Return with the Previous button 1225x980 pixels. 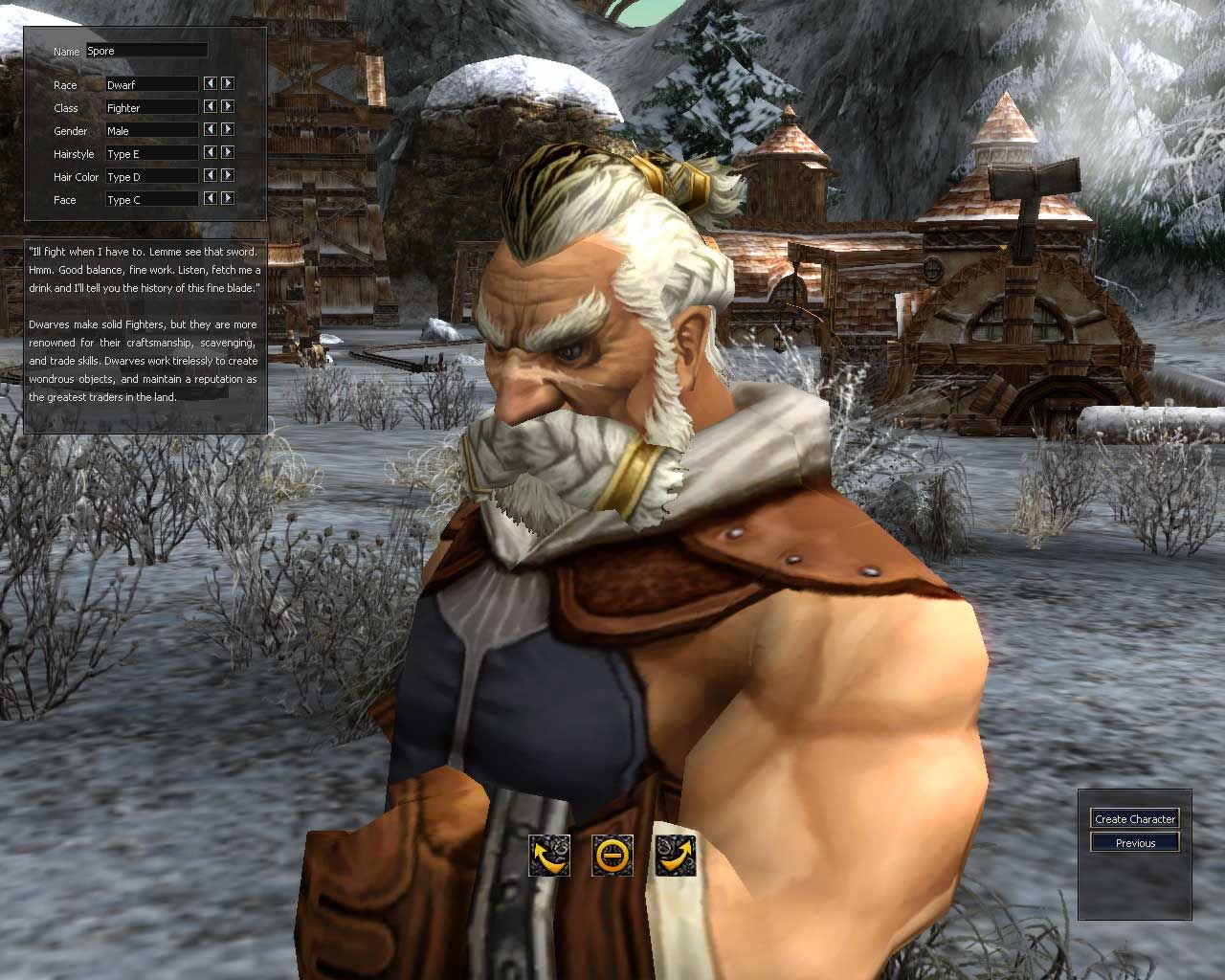click(1134, 842)
